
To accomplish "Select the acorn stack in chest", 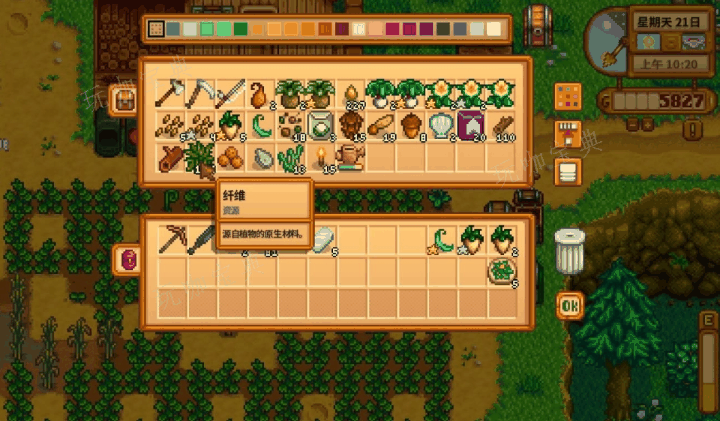I will pos(410,126).
